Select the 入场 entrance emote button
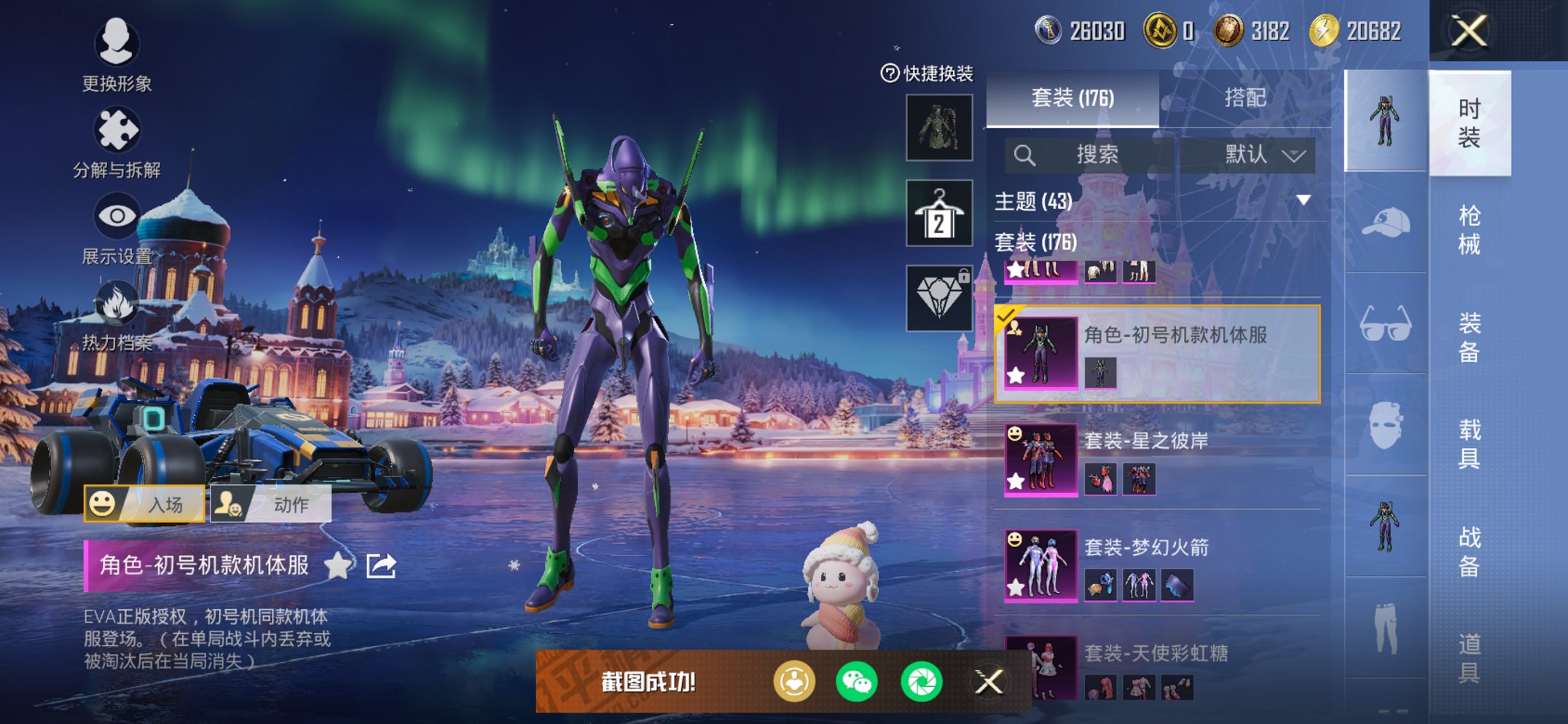Viewport: 1568px width, 724px height. coord(144,504)
